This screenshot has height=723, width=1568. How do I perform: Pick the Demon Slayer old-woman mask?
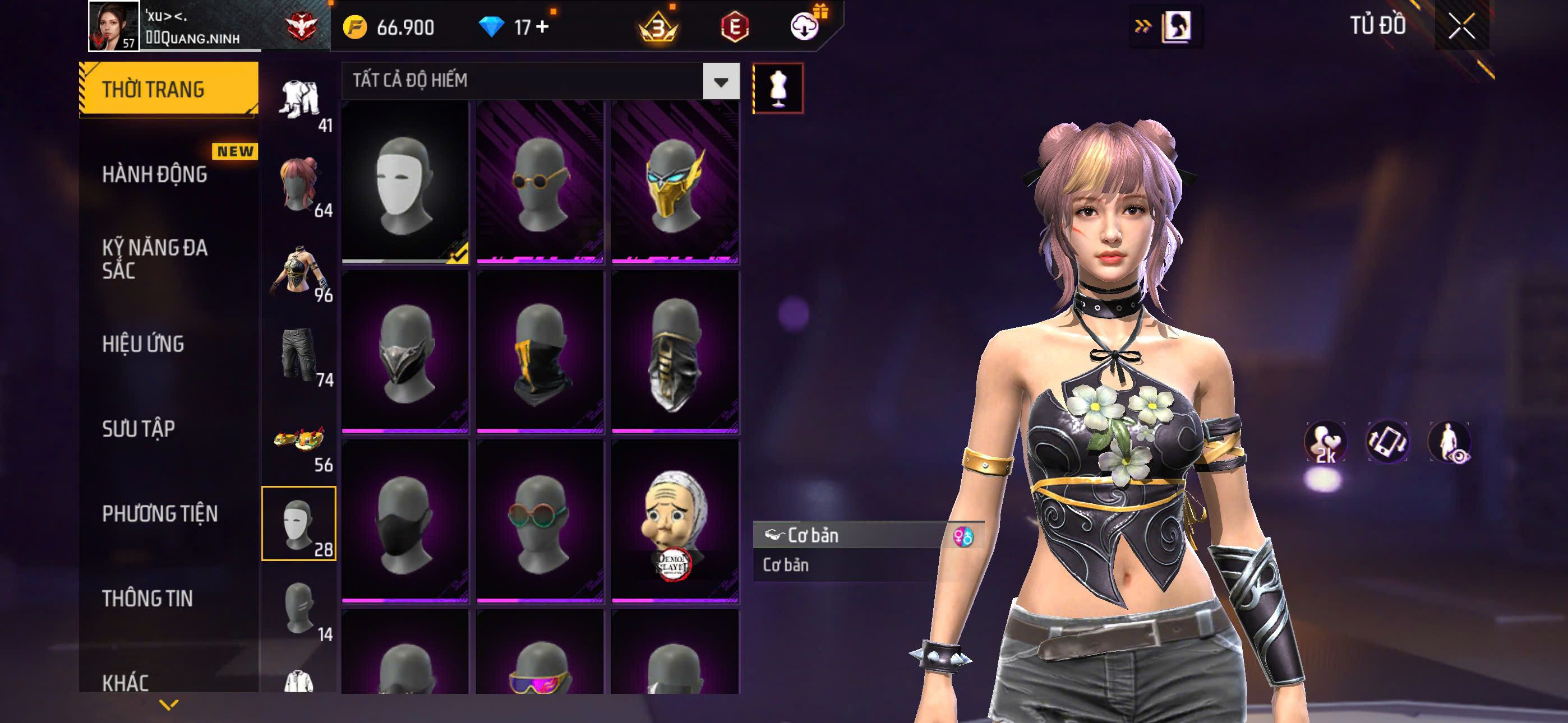coord(675,522)
